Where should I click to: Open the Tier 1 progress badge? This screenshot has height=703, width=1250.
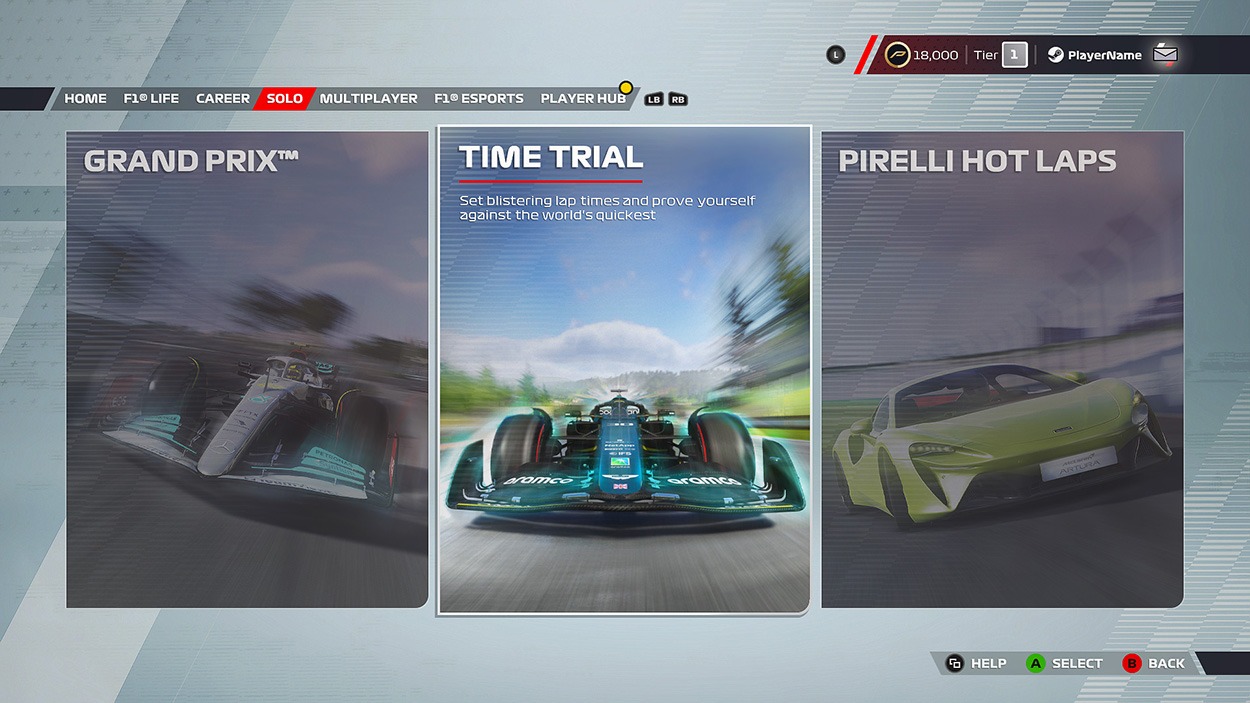1001,55
